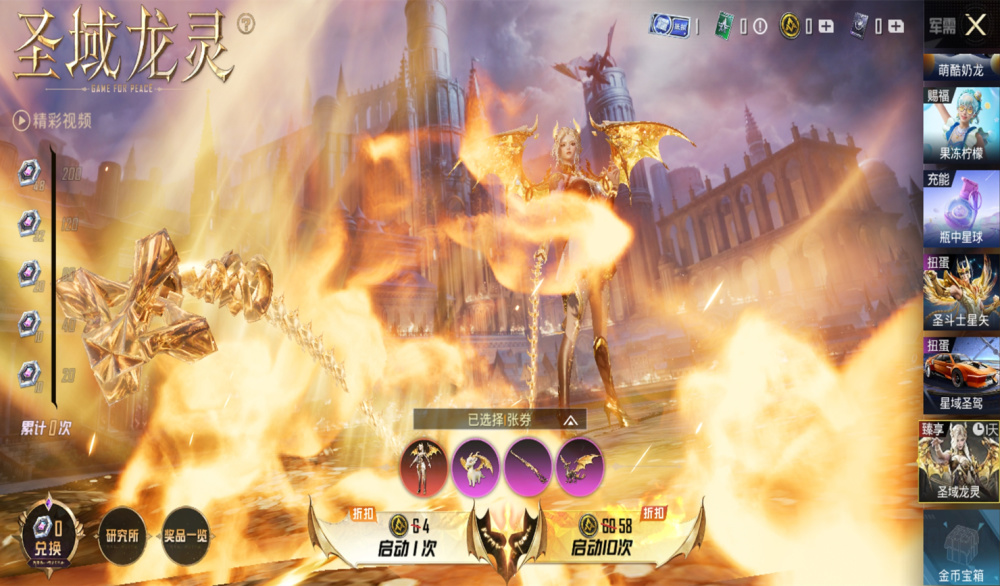Screen dimensions: 1000x586
Task: View the 奖品一览 prize list
Action: [x=185, y=537]
